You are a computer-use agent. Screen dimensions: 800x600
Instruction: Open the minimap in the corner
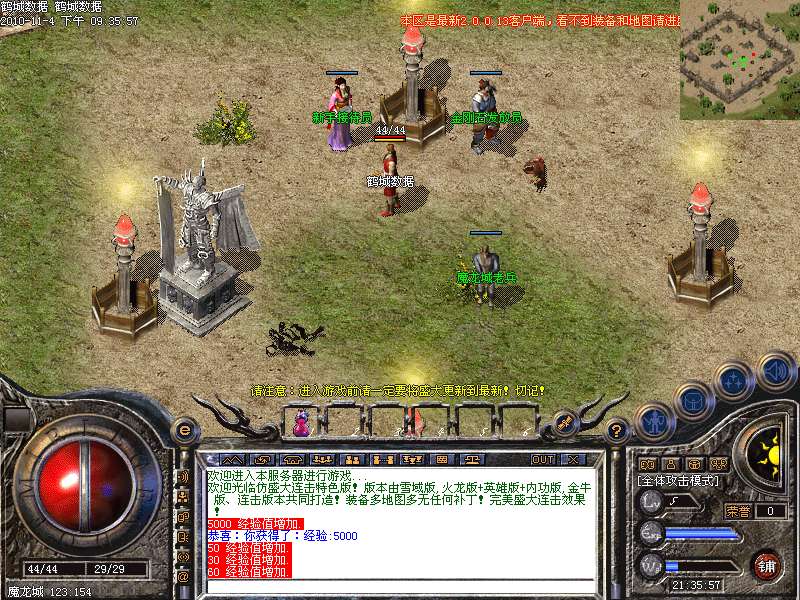(739, 59)
